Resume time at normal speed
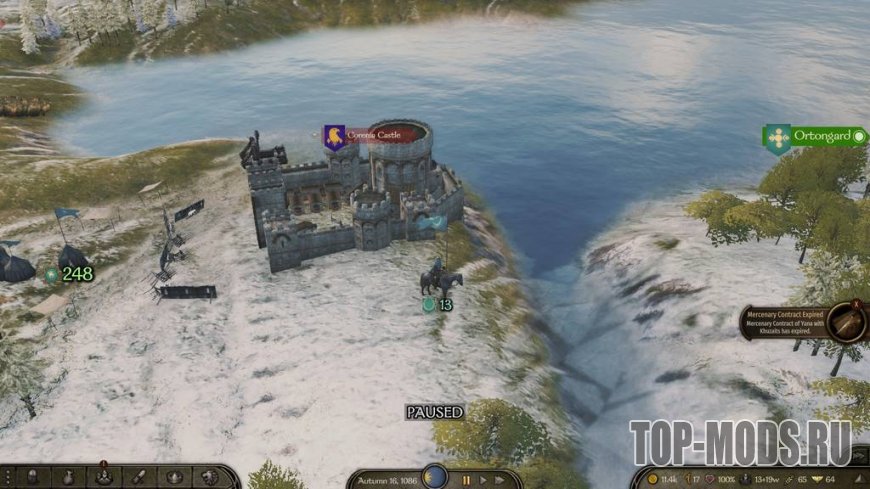870x489 pixels. coord(484,480)
